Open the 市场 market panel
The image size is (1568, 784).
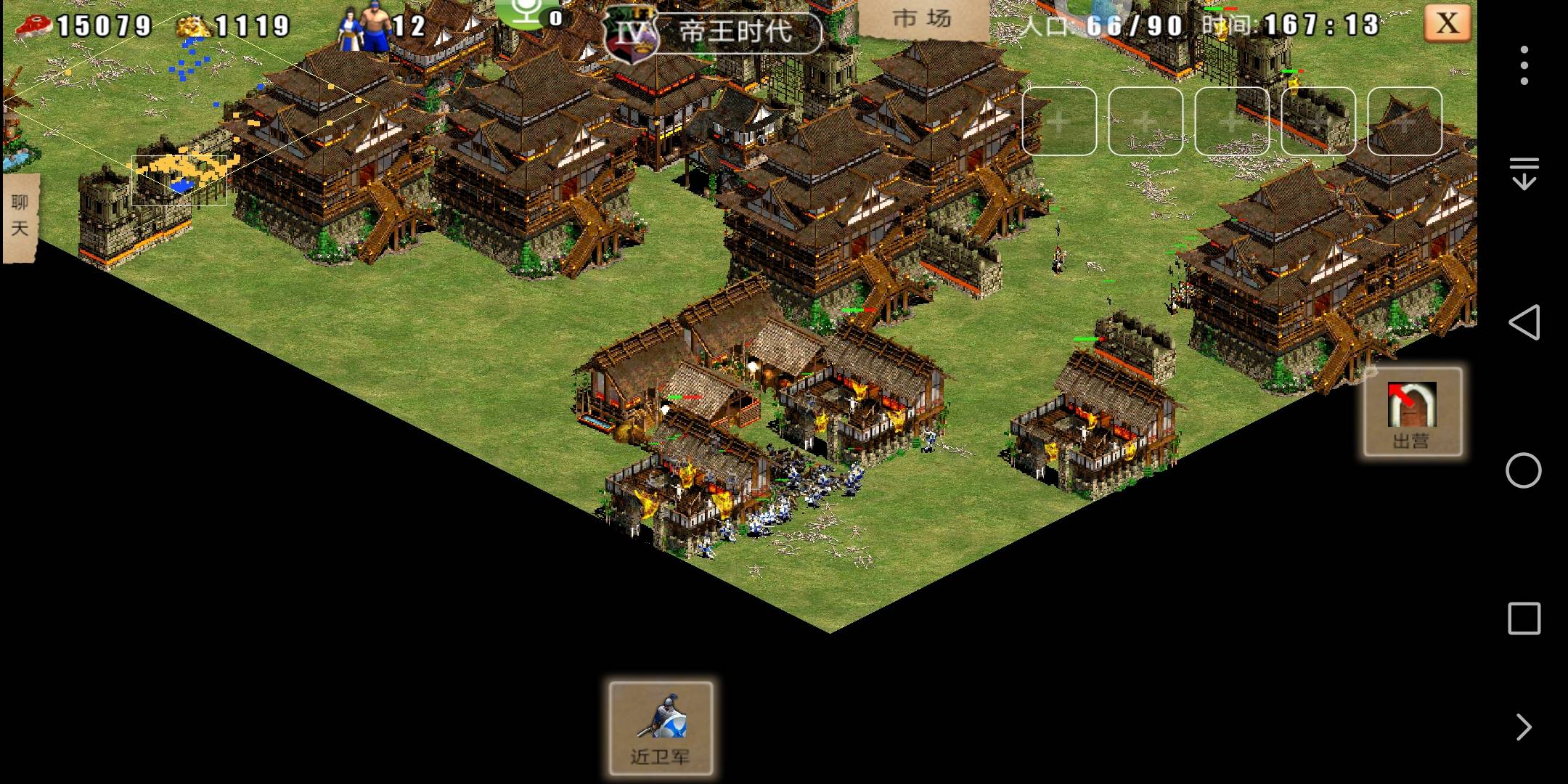click(923, 20)
